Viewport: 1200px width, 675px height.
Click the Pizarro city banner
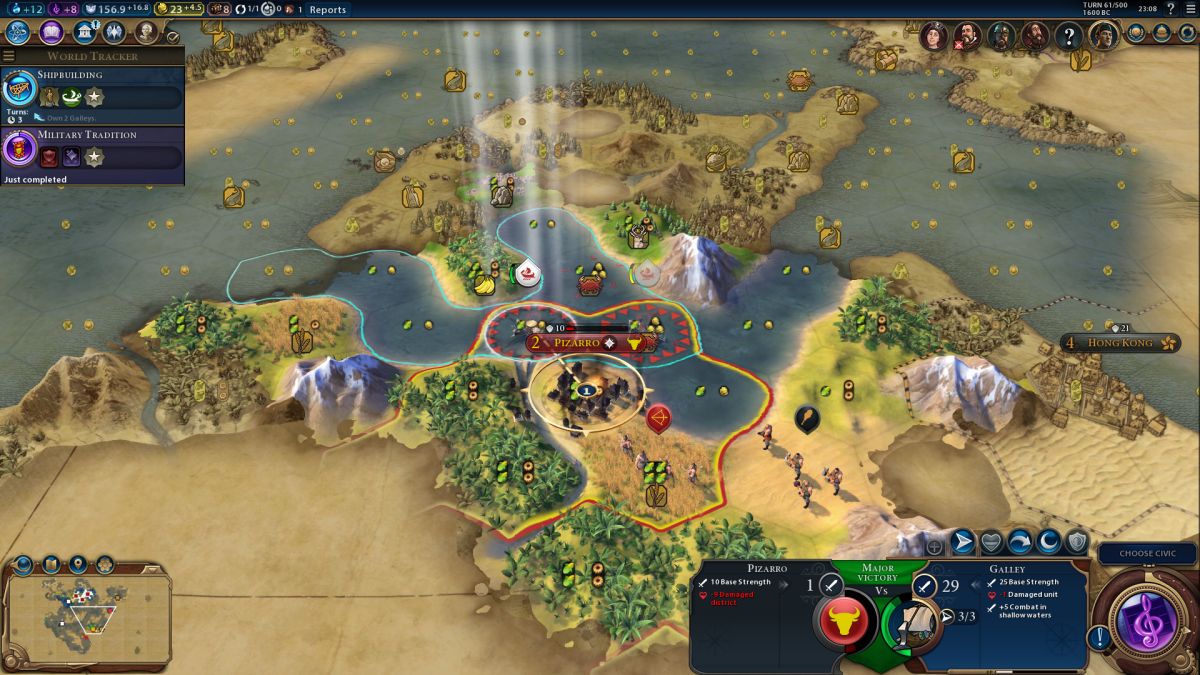pos(590,342)
